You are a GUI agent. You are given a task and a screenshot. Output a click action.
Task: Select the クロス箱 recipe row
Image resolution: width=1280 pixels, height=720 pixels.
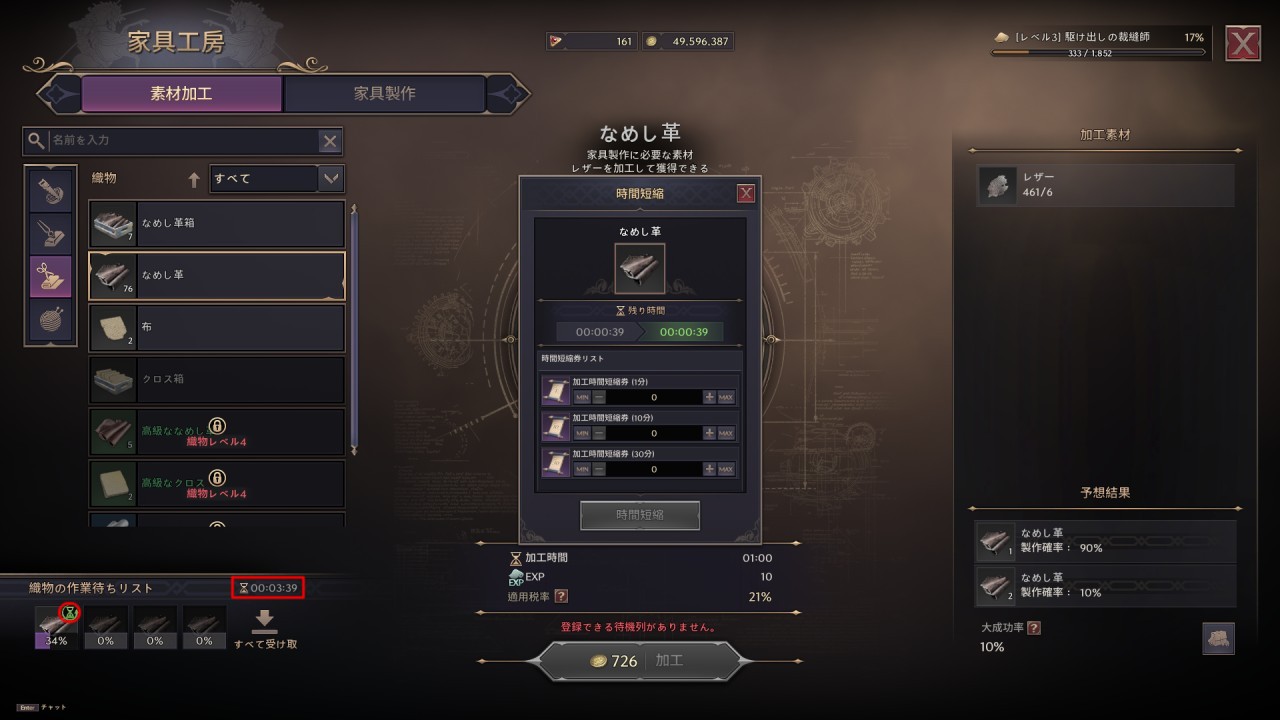pyautogui.click(x=217, y=380)
